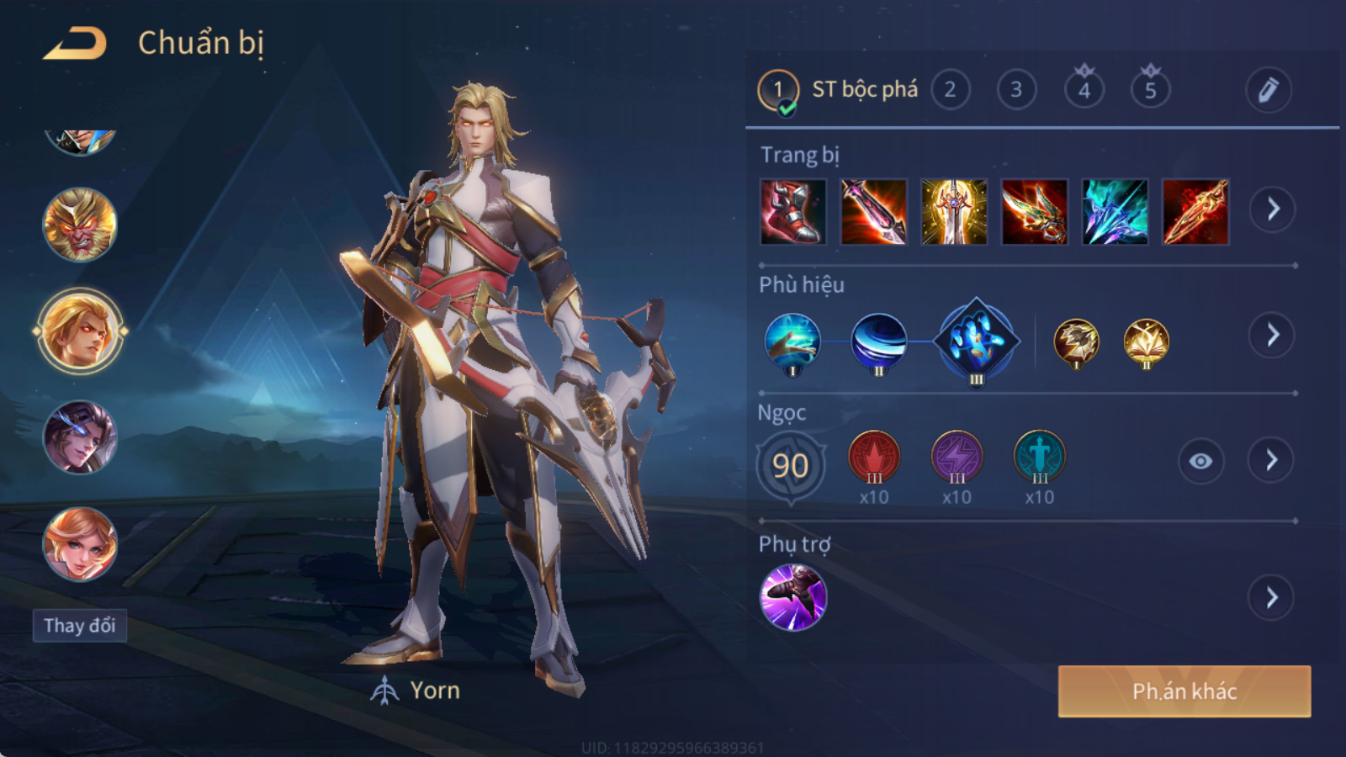Open the Phụ trợ selection arrow
The height and width of the screenshot is (757, 1346).
pos(1272,598)
